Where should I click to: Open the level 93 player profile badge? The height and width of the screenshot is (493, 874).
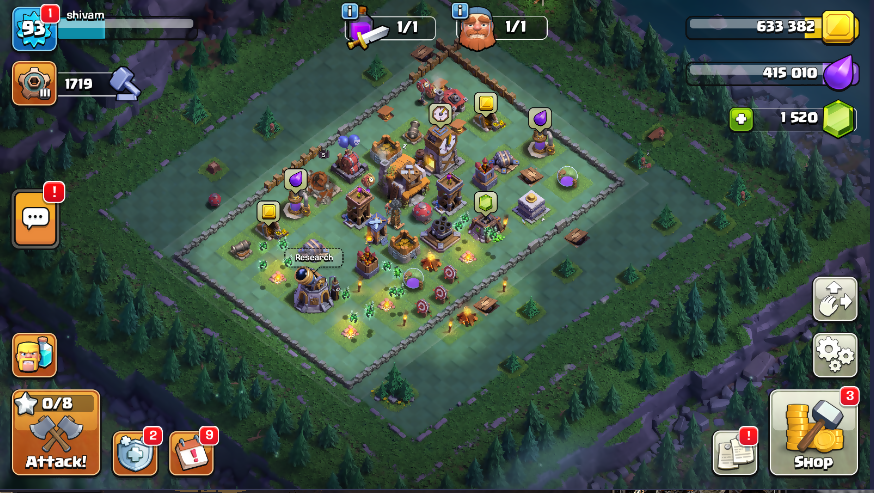(31, 30)
